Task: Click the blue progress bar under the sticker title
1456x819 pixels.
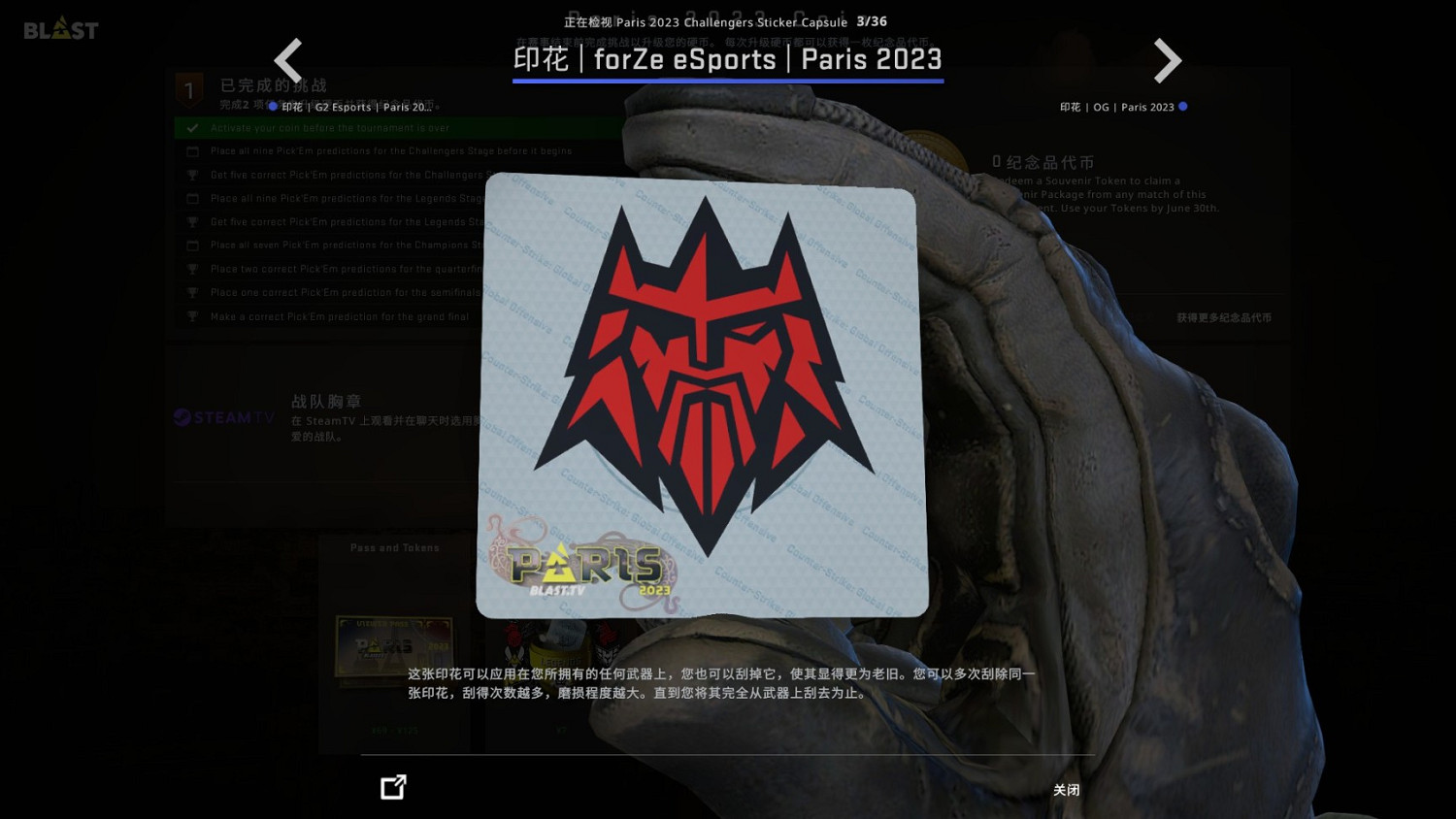Action: (727, 82)
